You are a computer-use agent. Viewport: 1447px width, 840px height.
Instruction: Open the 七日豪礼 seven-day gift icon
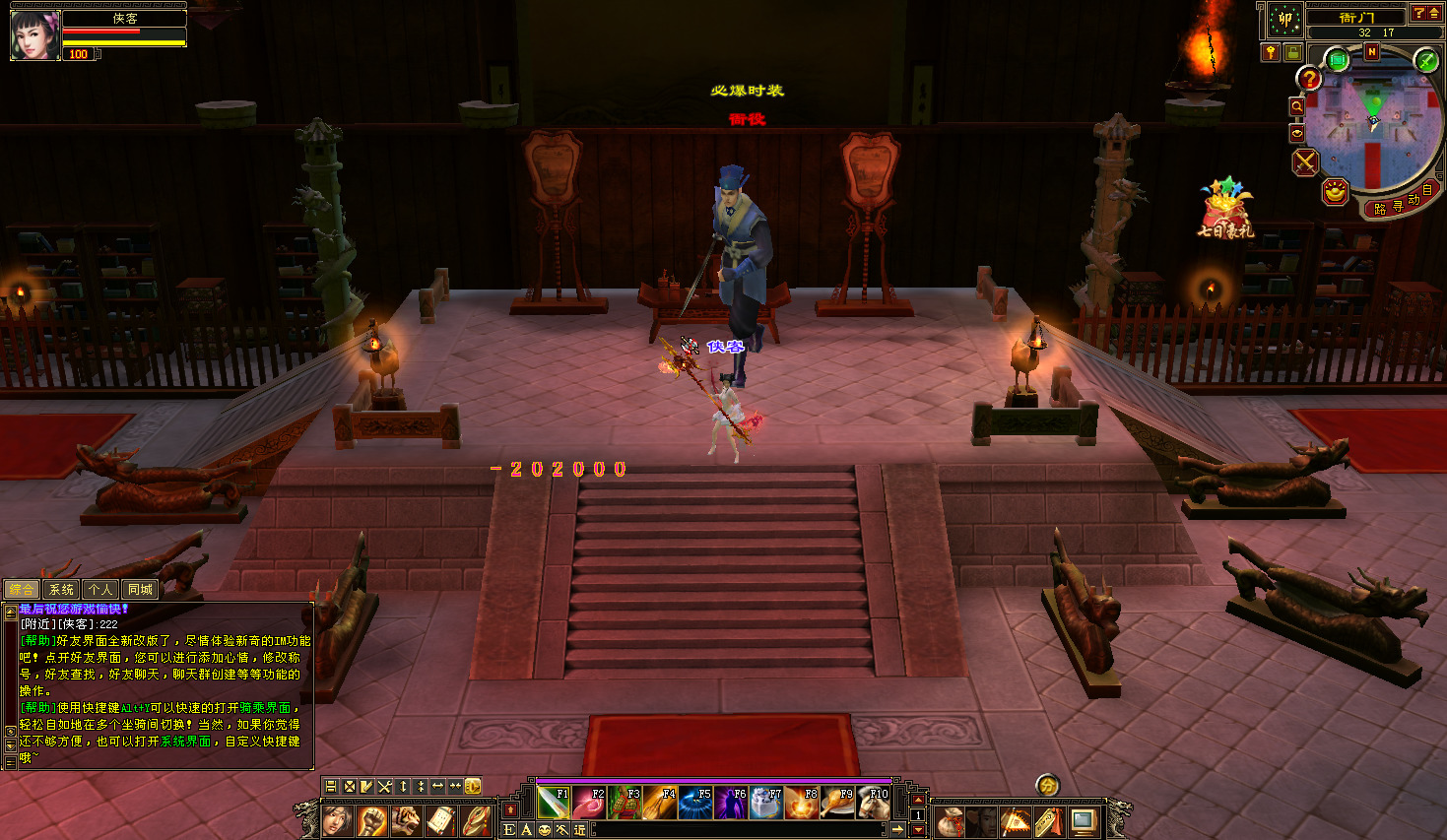pos(1224,209)
